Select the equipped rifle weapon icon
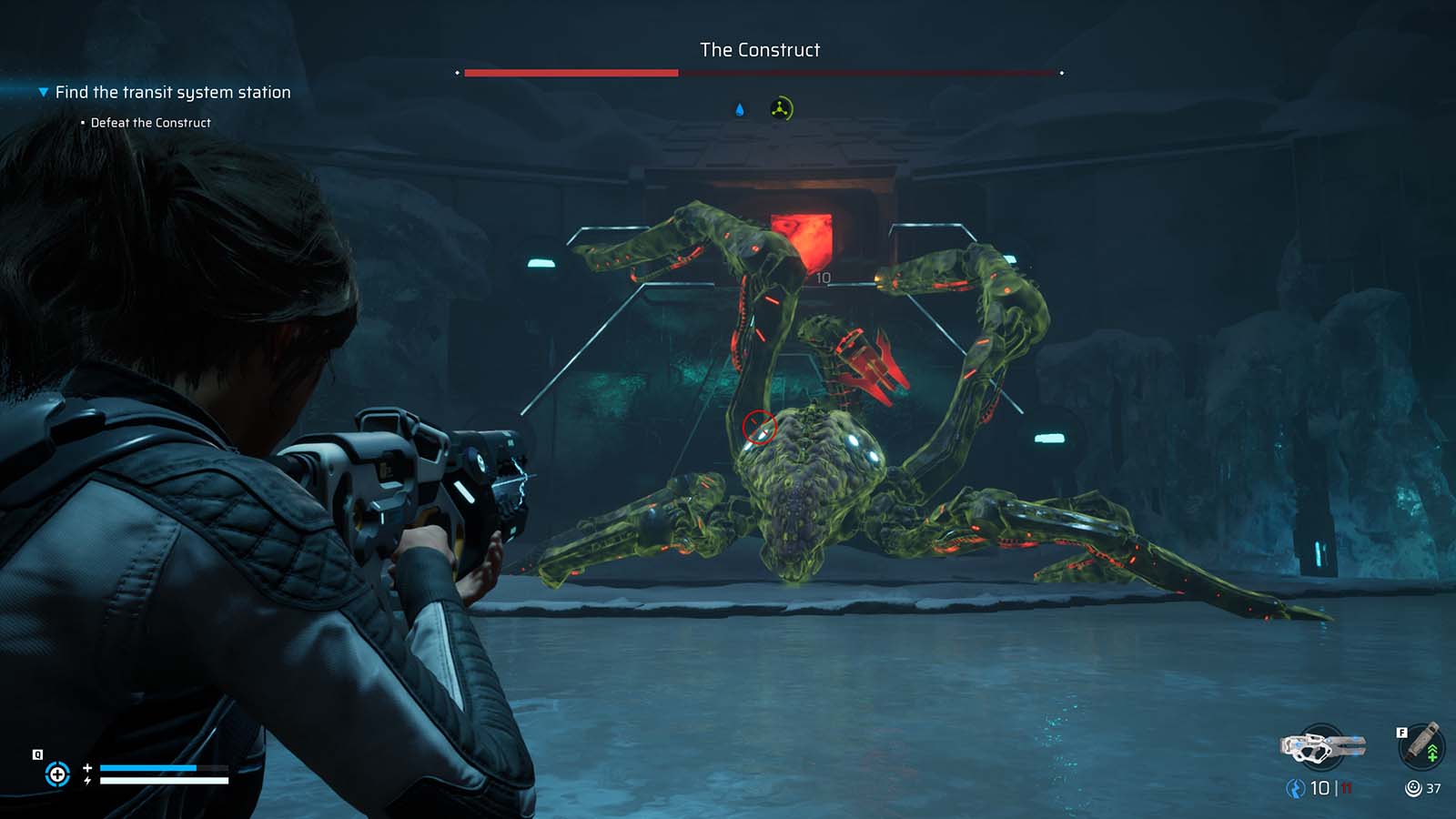Screen dimensions: 1456x819 (1322, 747)
